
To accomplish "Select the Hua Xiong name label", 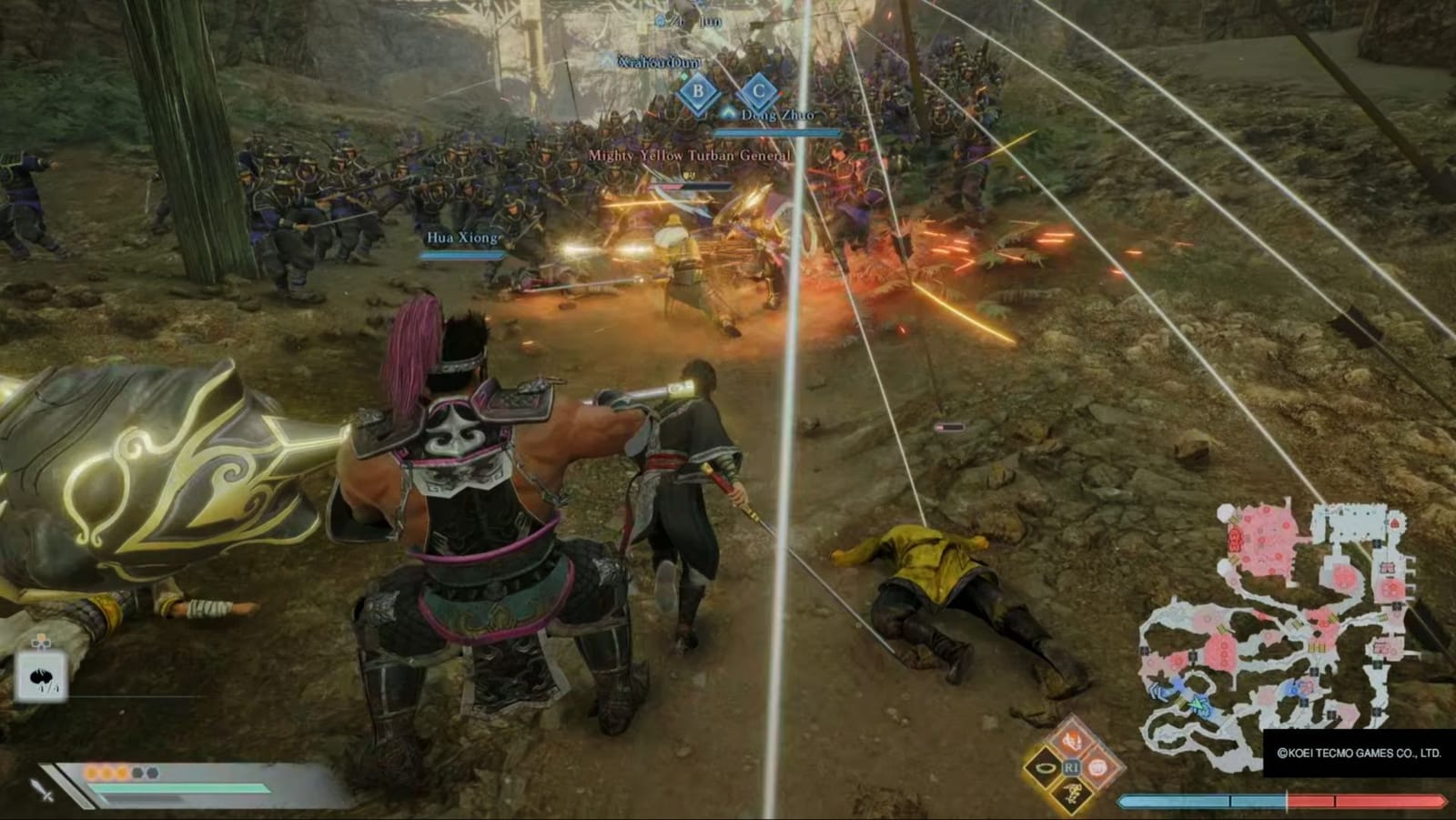I will point(463,238).
